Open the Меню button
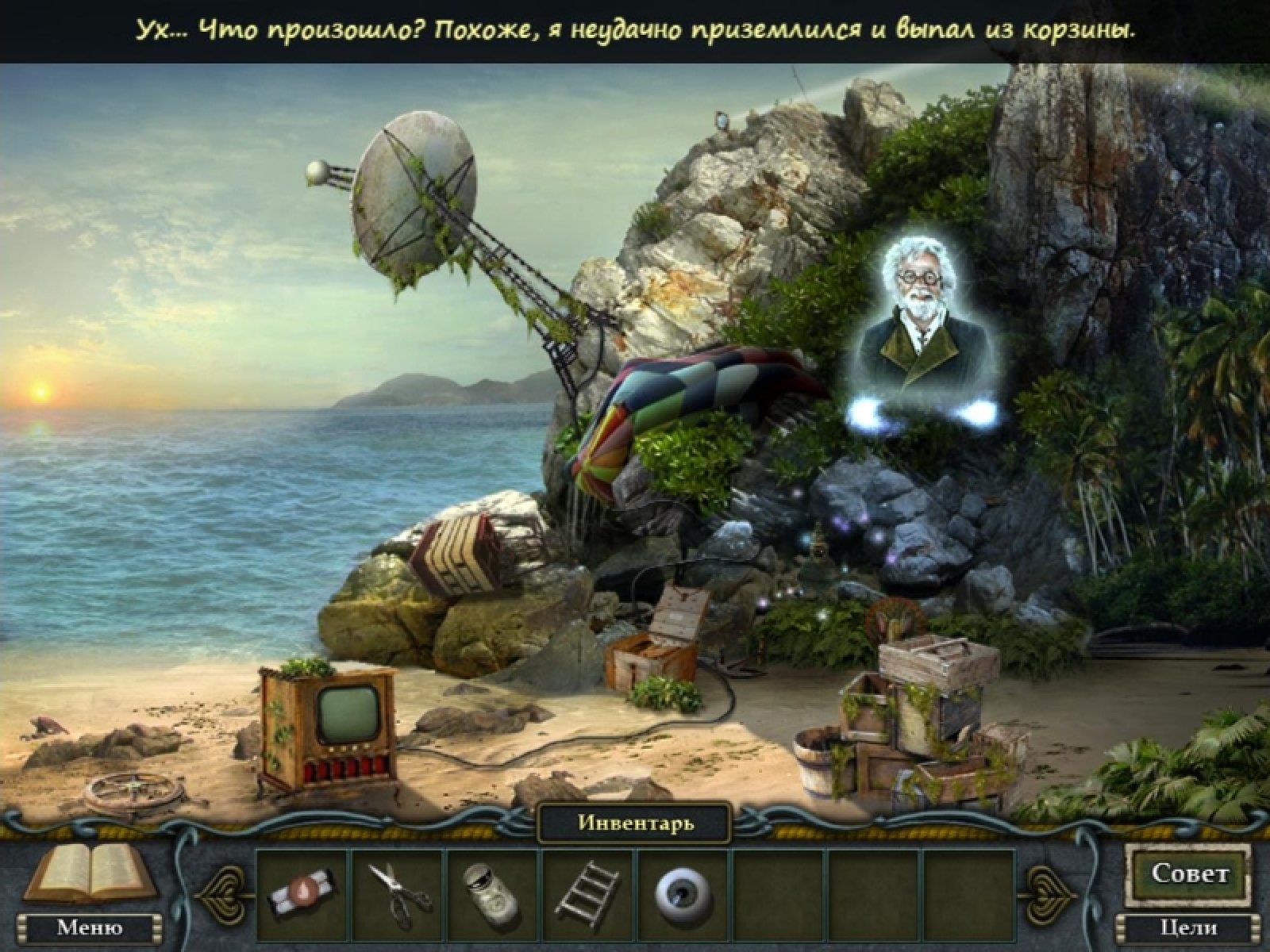The width and height of the screenshot is (1270, 952). (x=89, y=927)
